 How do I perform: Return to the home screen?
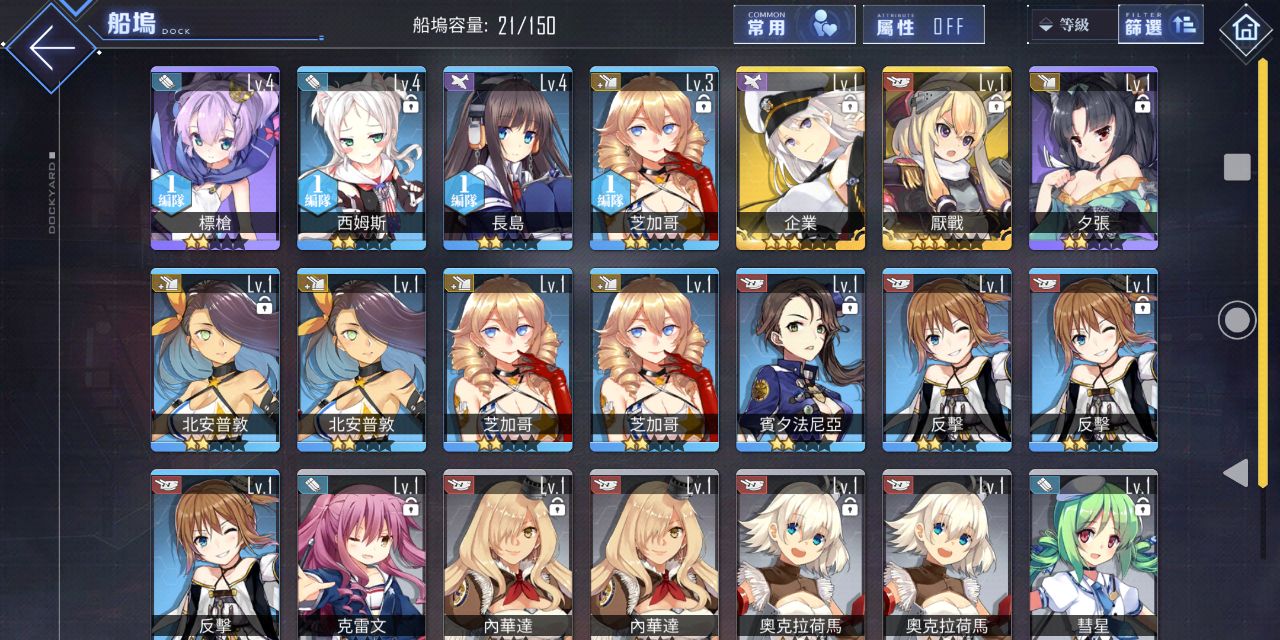click(1246, 28)
